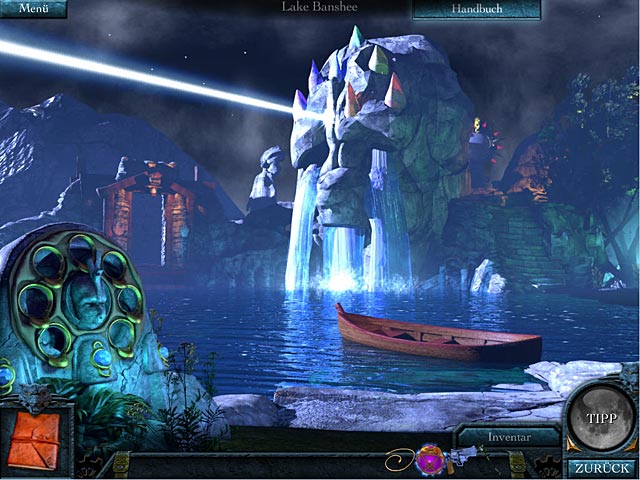The height and width of the screenshot is (480, 640).
Task: Open the Menü button
Action: pos(33,9)
